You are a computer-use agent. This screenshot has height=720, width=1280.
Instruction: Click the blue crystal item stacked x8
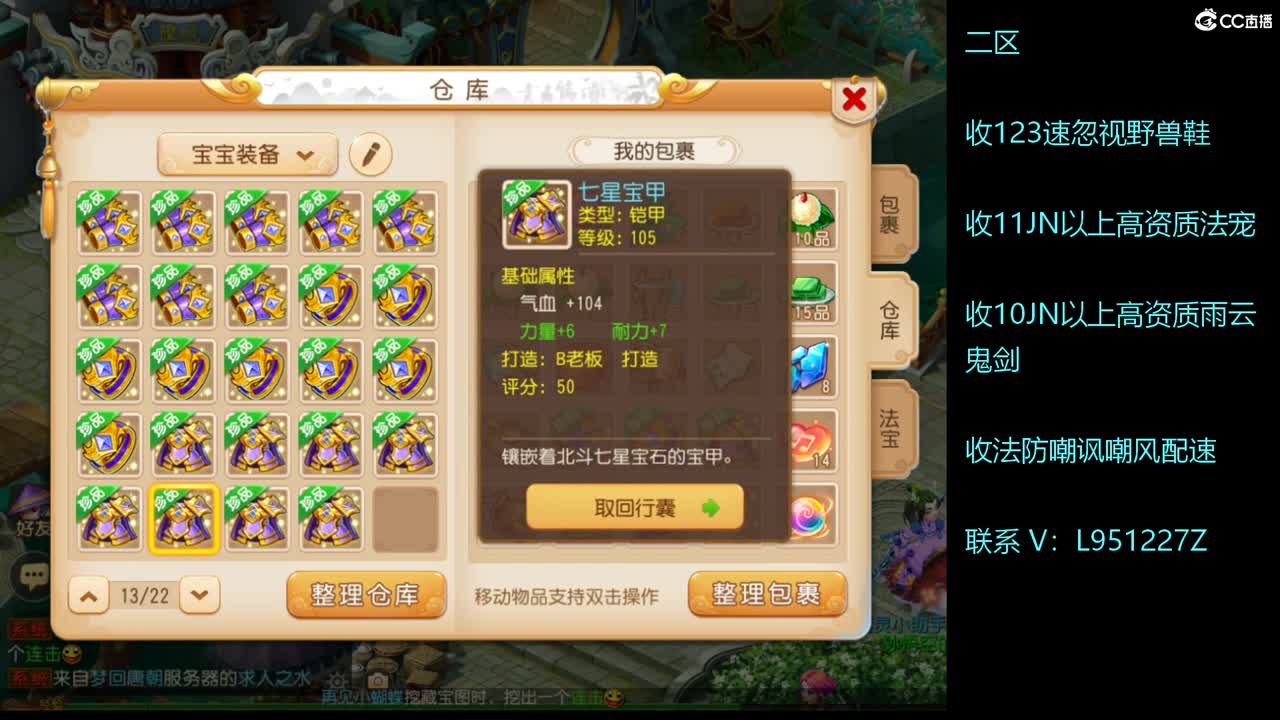click(810, 365)
